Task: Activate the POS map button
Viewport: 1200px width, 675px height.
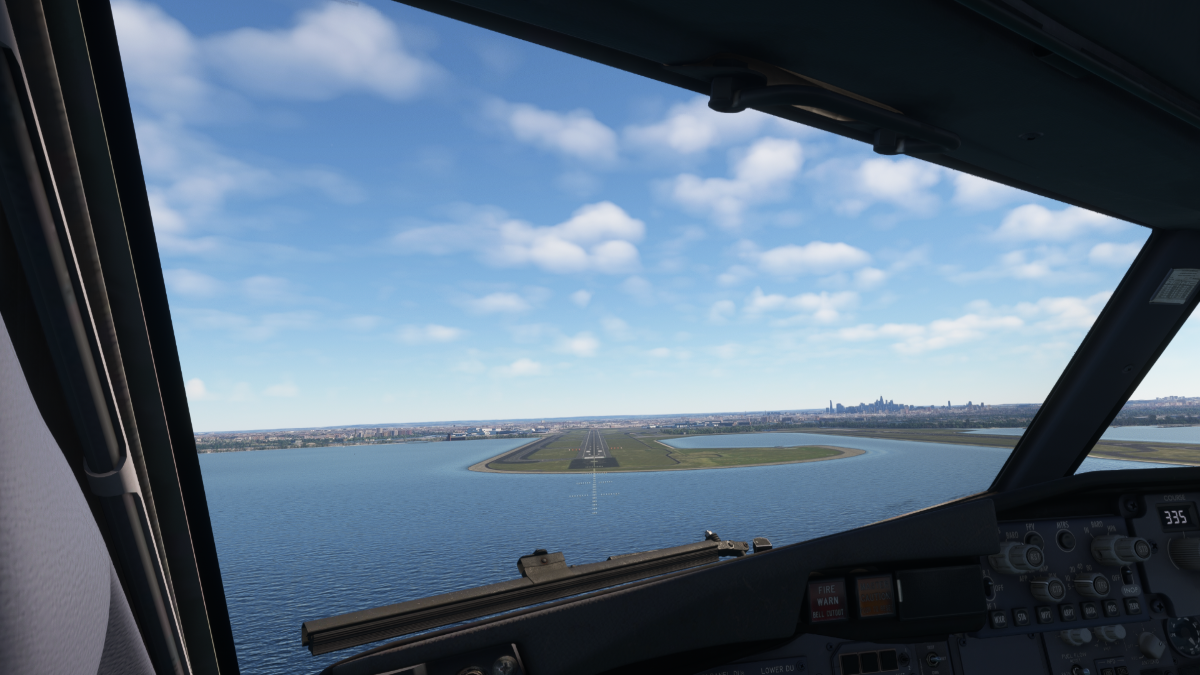Action: 1111,607
